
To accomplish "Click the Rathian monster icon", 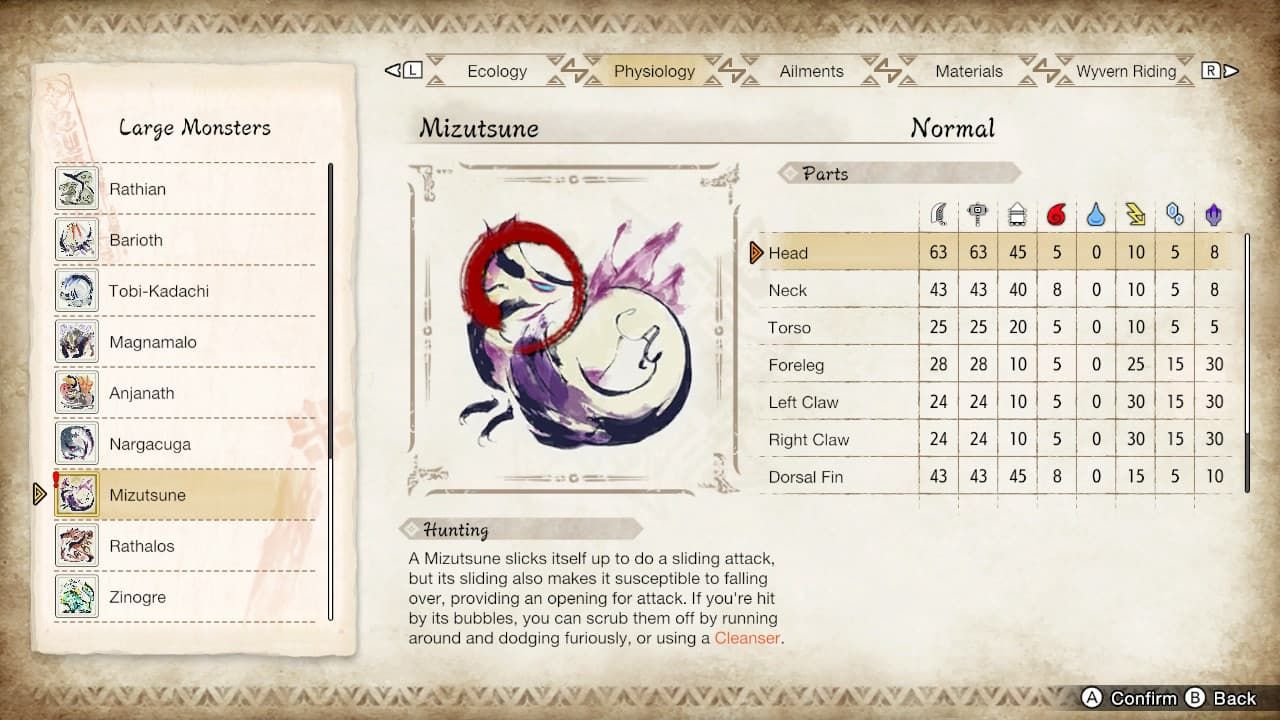I will pos(79,188).
